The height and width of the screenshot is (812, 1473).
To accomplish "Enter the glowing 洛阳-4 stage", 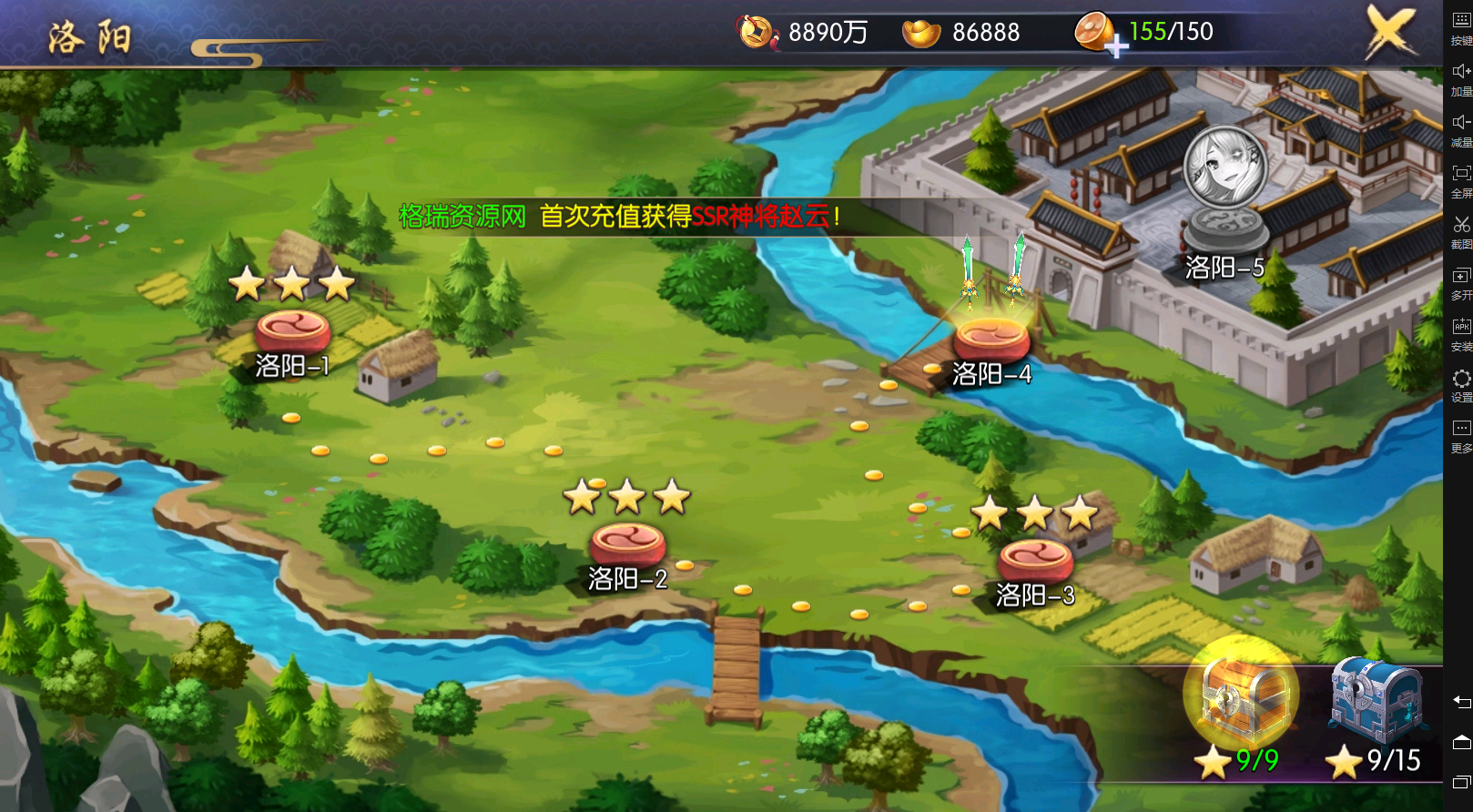I will click(x=992, y=341).
